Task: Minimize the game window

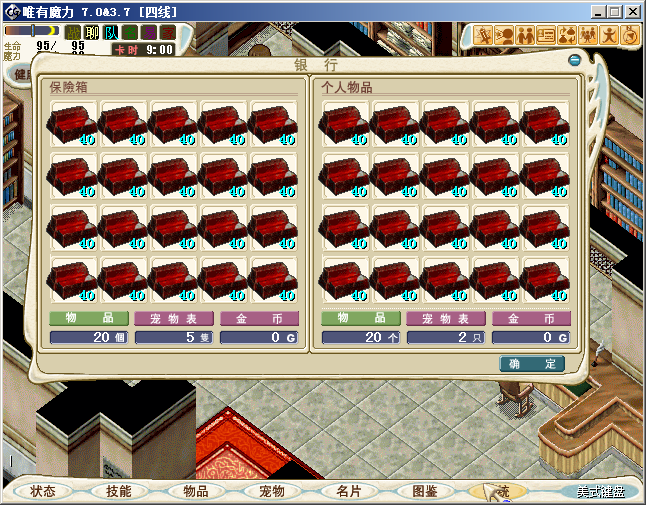Action: [x=597, y=11]
